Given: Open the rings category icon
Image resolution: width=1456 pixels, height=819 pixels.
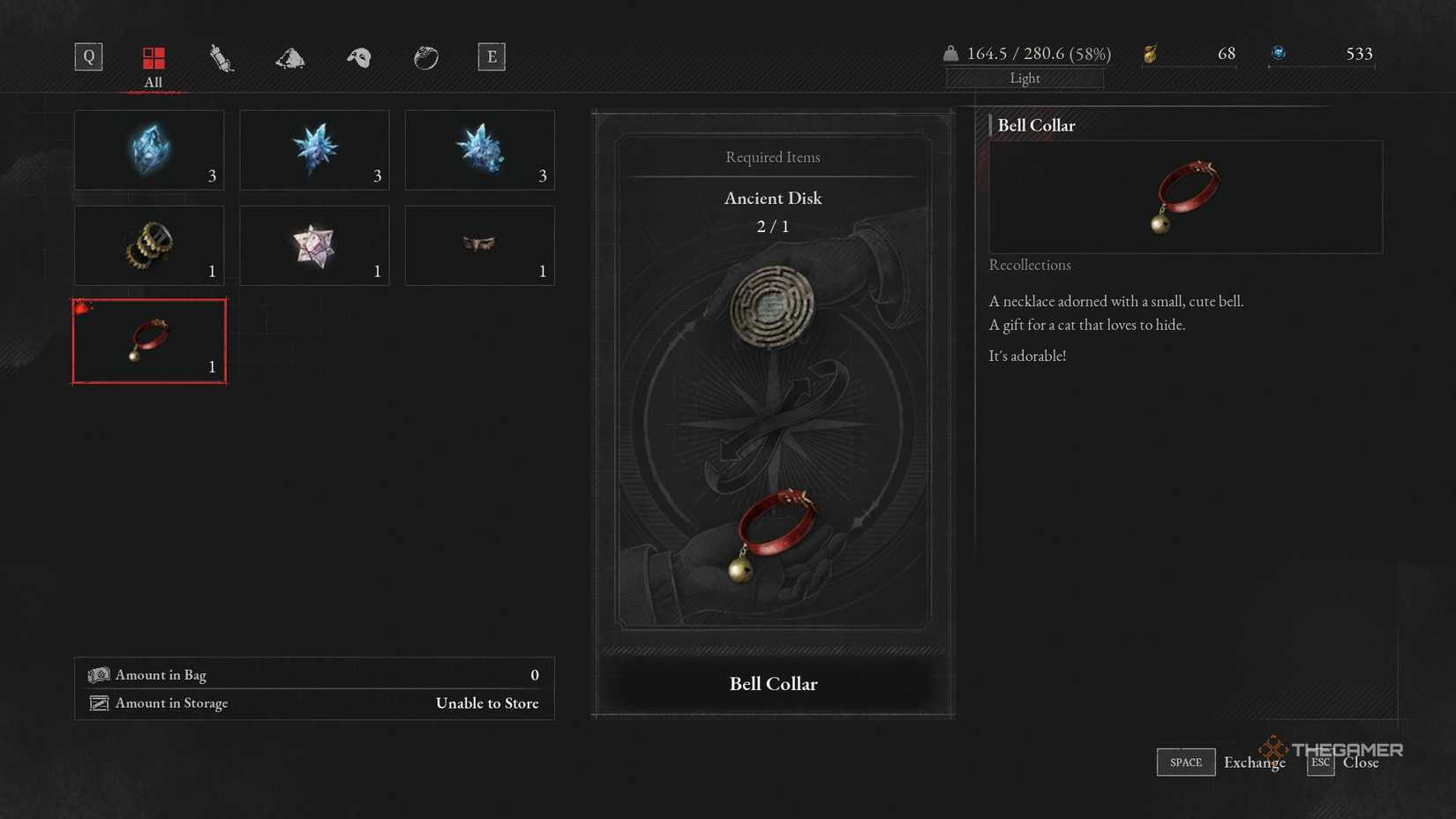Looking at the screenshot, I should click(425, 57).
